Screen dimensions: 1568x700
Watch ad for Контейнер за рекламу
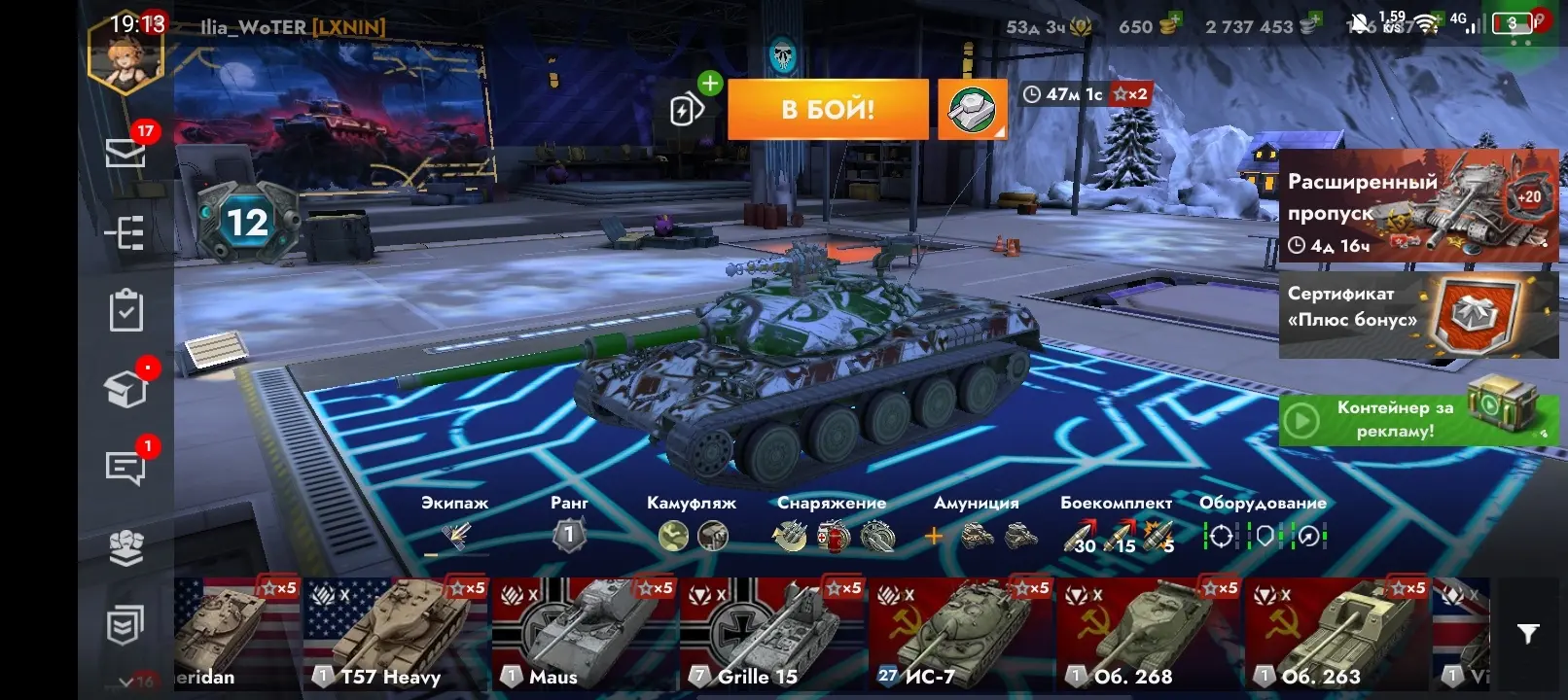(1418, 420)
